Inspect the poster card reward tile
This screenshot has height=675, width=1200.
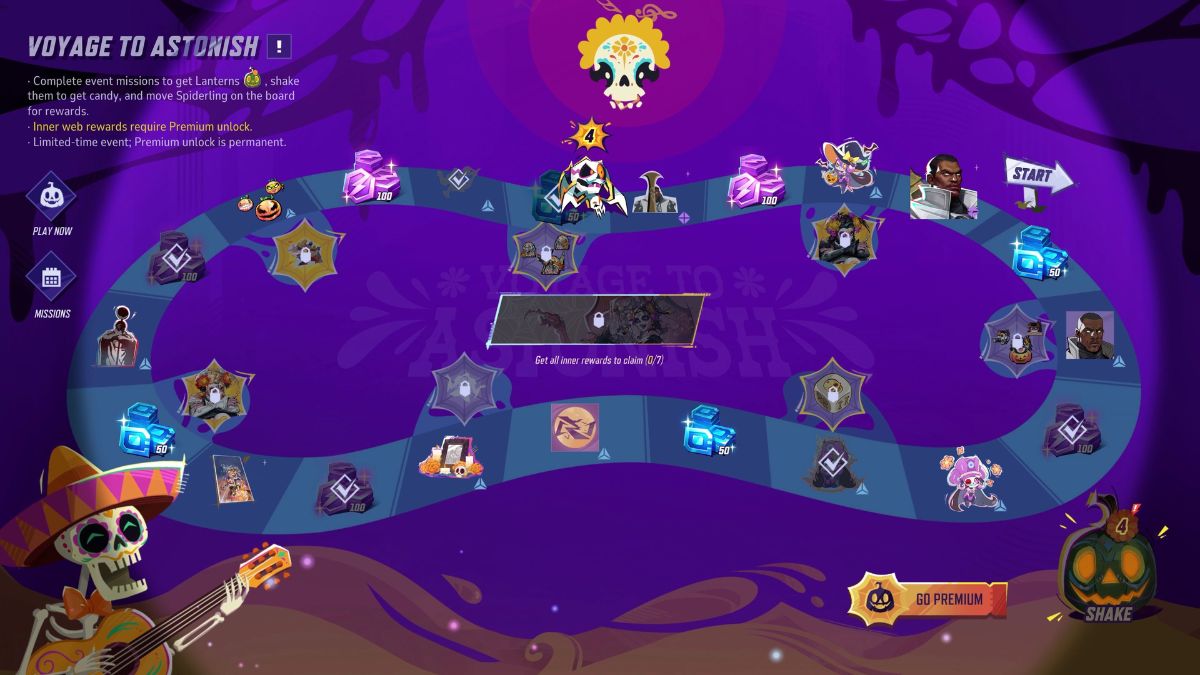pos(230,477)
